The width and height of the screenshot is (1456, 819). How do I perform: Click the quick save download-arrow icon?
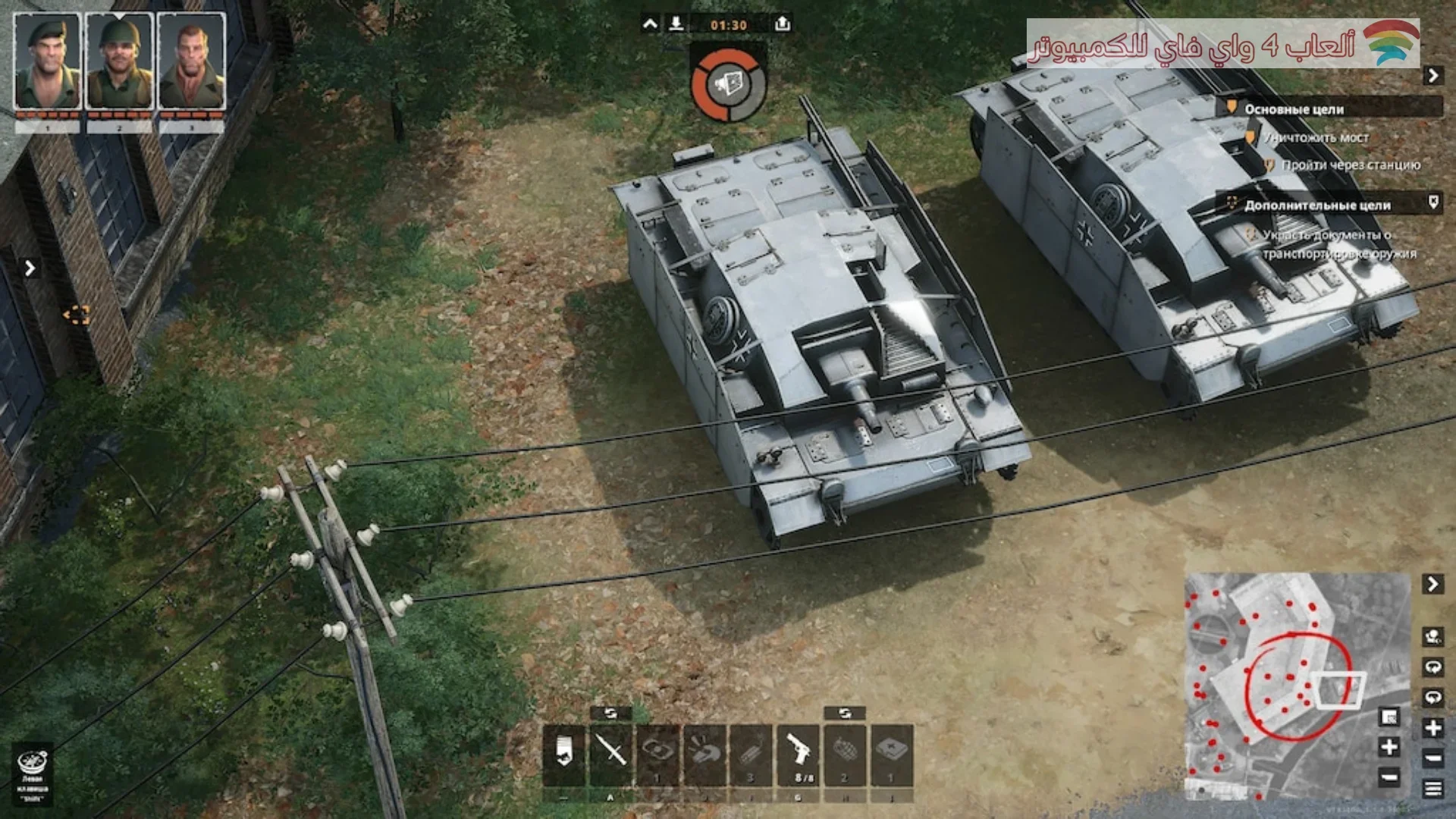pos(676,24)
